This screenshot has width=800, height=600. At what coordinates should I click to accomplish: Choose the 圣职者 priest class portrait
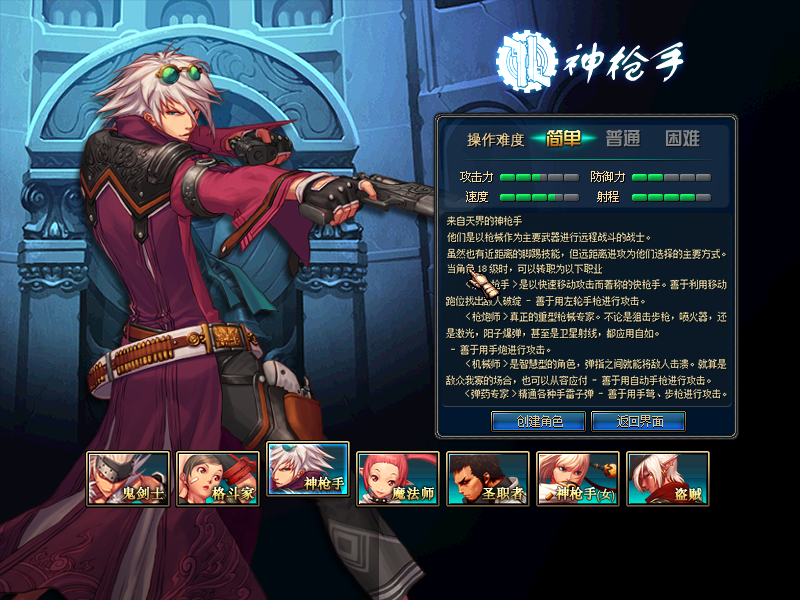click(487, 478)
